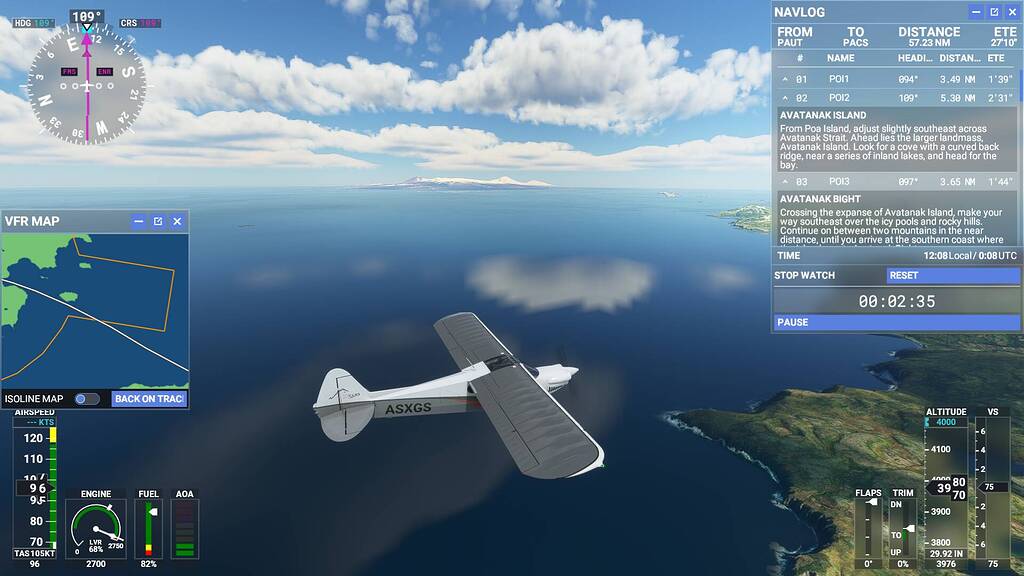Collapse the POI1 waypoint row
This screenshot has height=576, width=1024.
[785, 79]
